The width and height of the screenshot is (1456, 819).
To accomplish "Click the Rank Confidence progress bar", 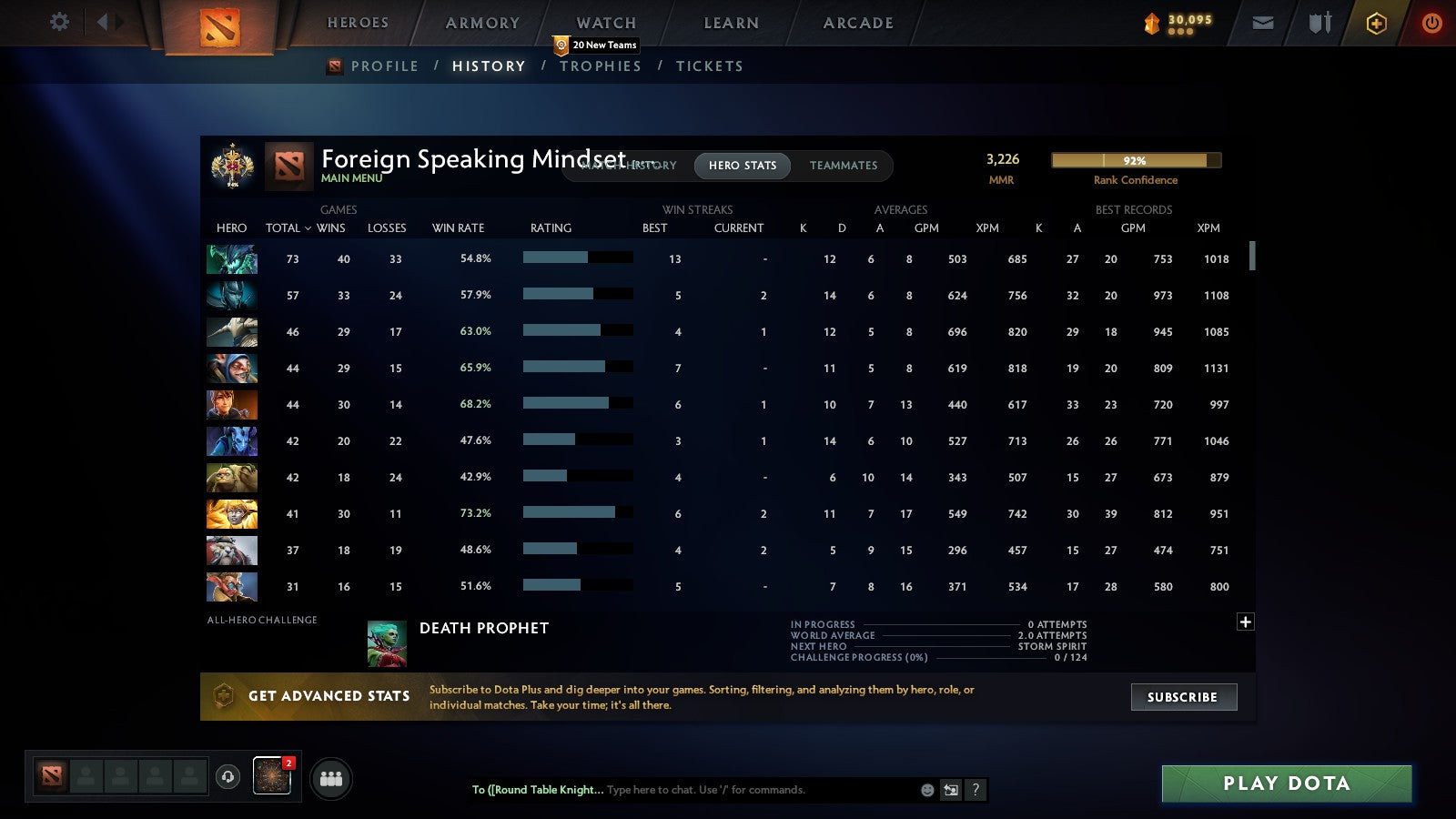I will (x=1134, y=160).
